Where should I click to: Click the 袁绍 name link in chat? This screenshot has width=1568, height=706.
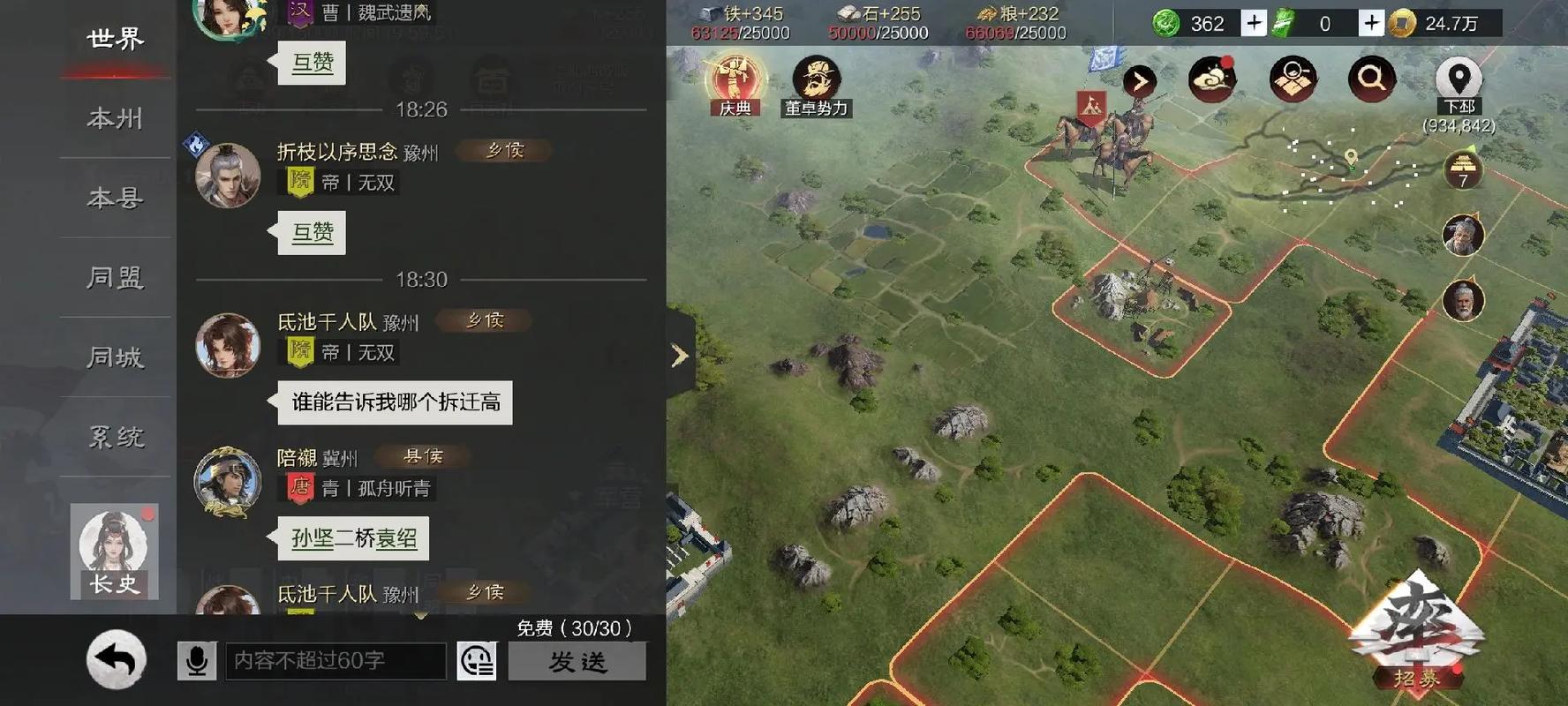[396, 538]
